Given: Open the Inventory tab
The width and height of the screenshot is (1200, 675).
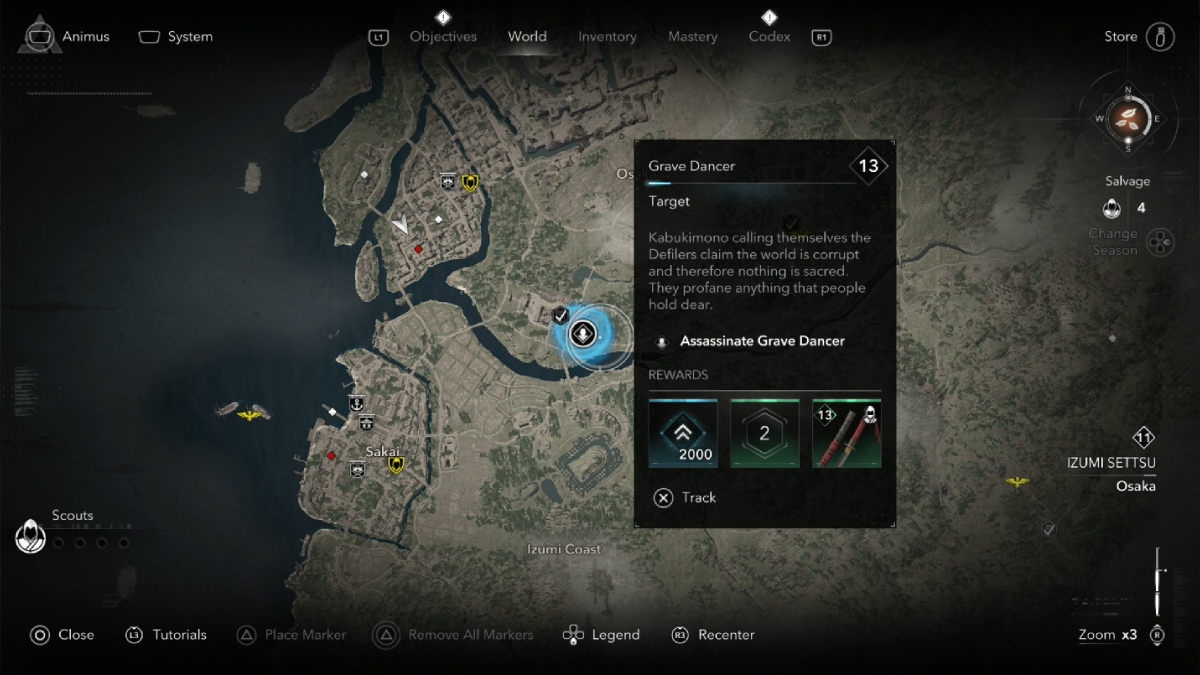Looking at the screenshot, I should pos(607,37).
